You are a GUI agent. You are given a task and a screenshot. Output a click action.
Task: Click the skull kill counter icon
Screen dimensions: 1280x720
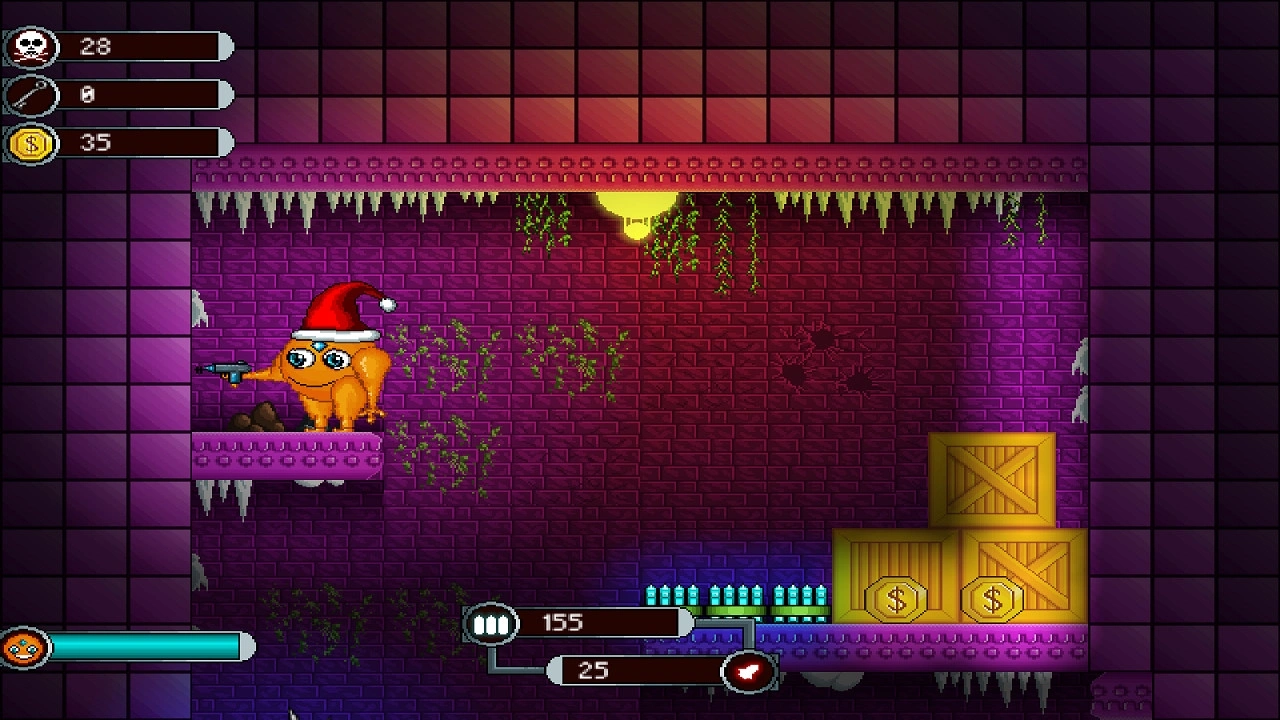[x=30, y=47]
